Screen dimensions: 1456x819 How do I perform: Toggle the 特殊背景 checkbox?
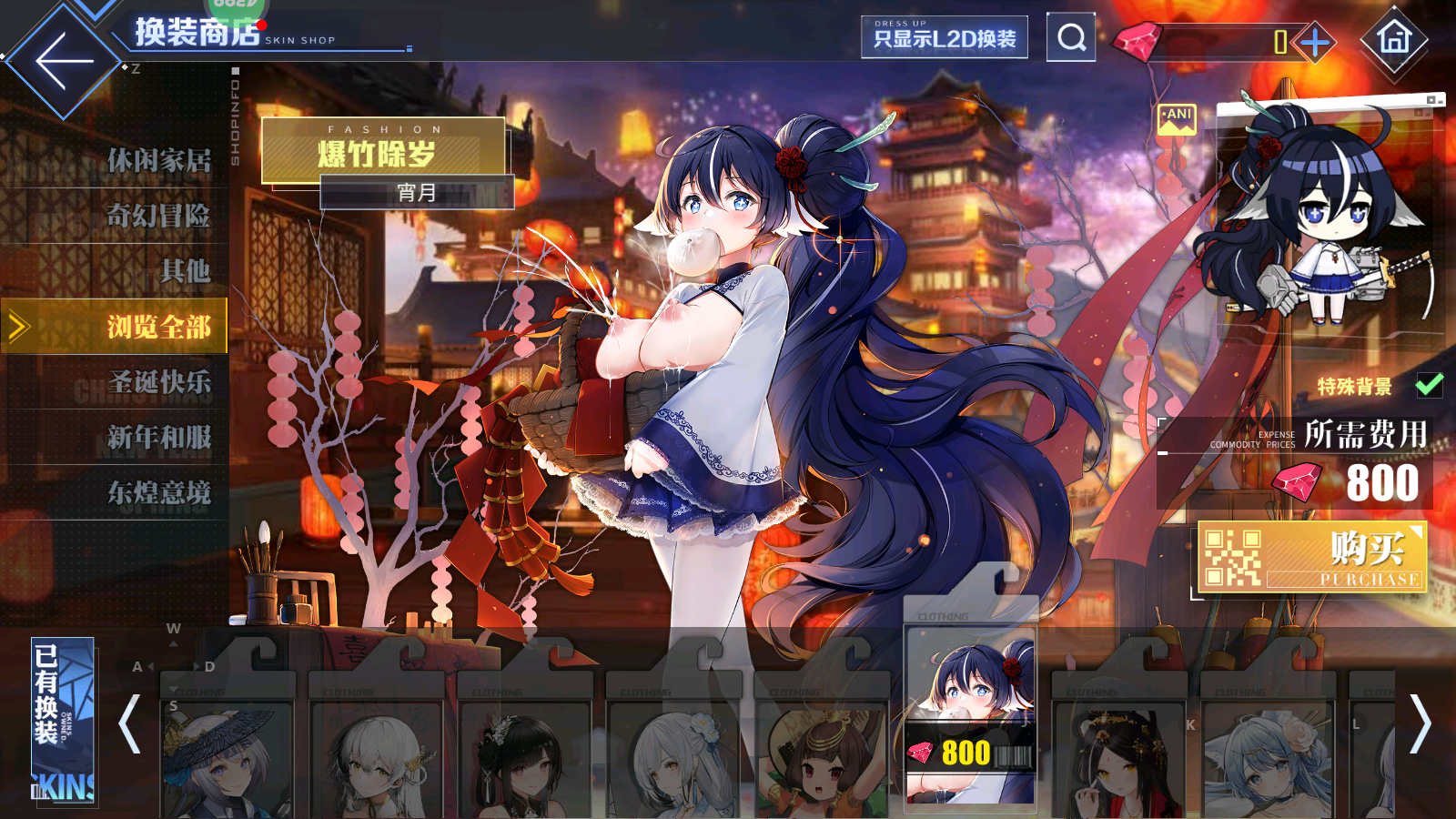[1429, 385]
